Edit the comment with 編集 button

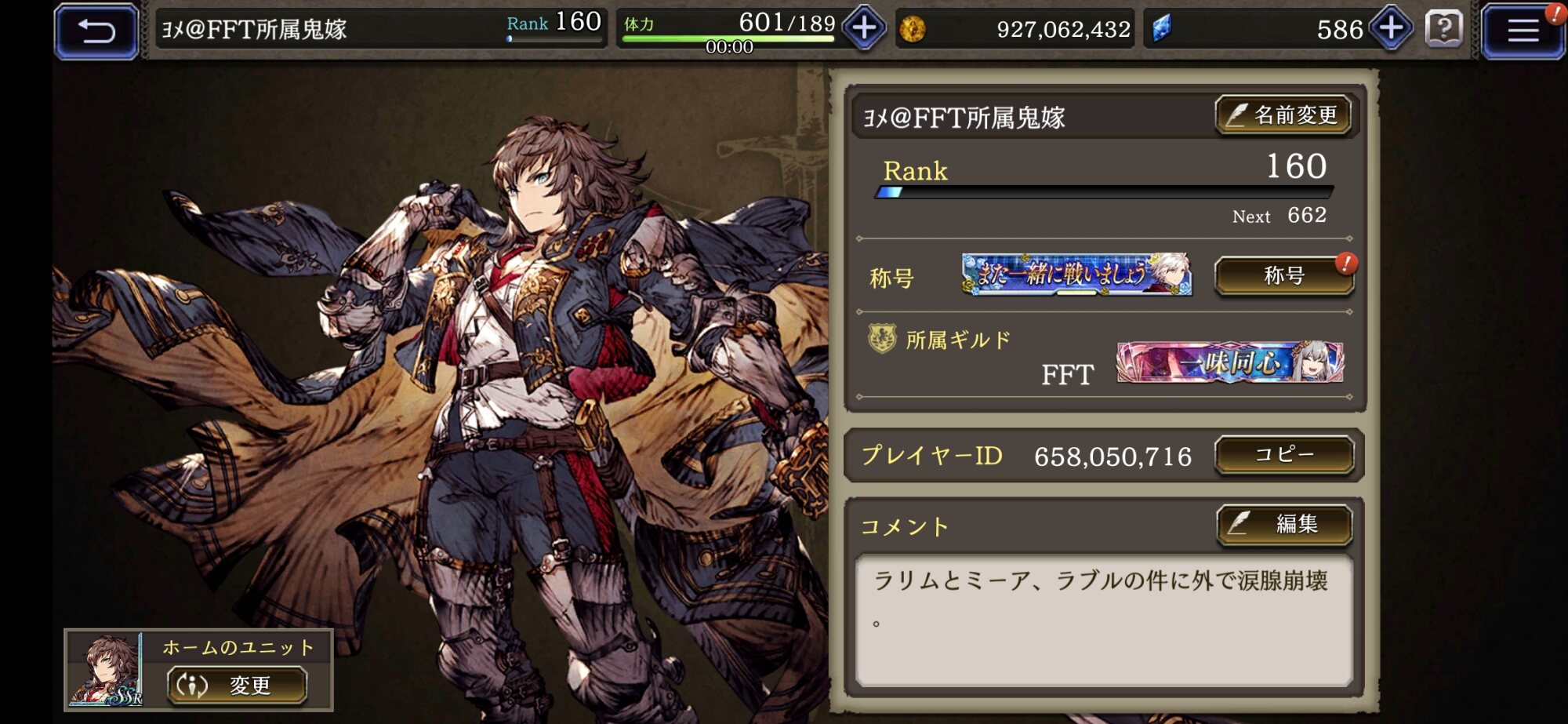point(1283,524)
